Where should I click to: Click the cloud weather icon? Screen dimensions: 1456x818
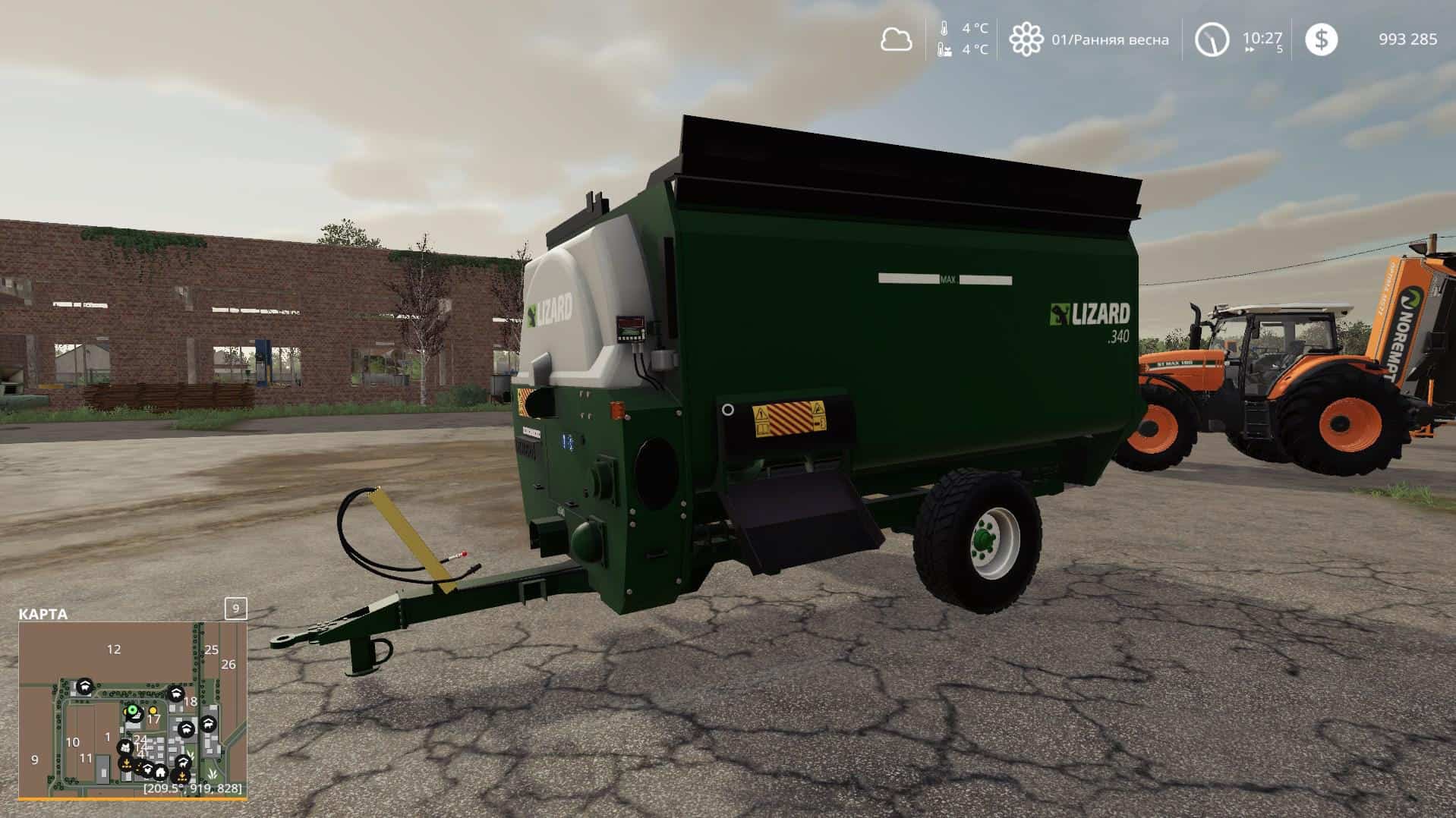[896, 39]
